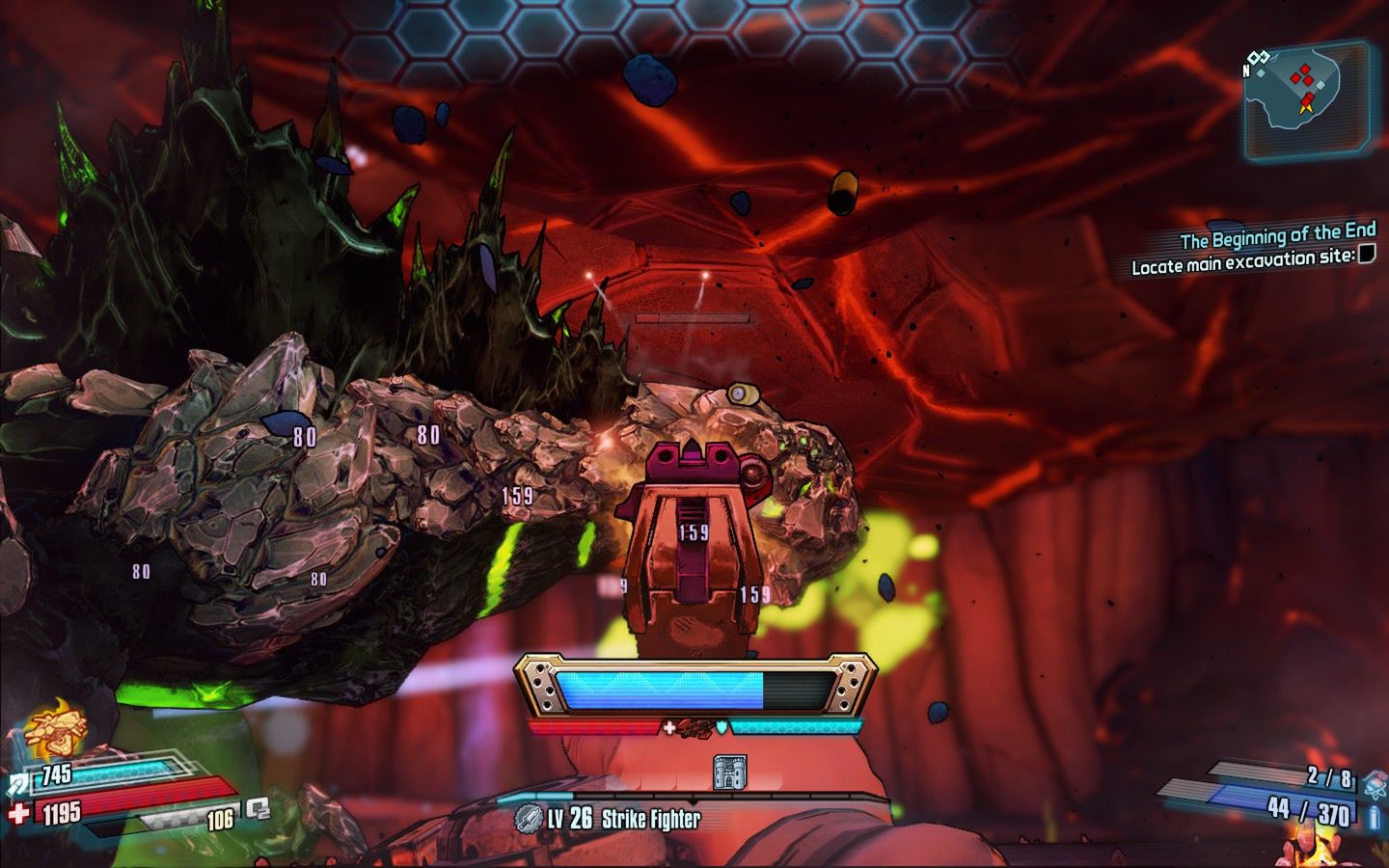Select the building waypoint icon on the compass

(x=729, y=772)
